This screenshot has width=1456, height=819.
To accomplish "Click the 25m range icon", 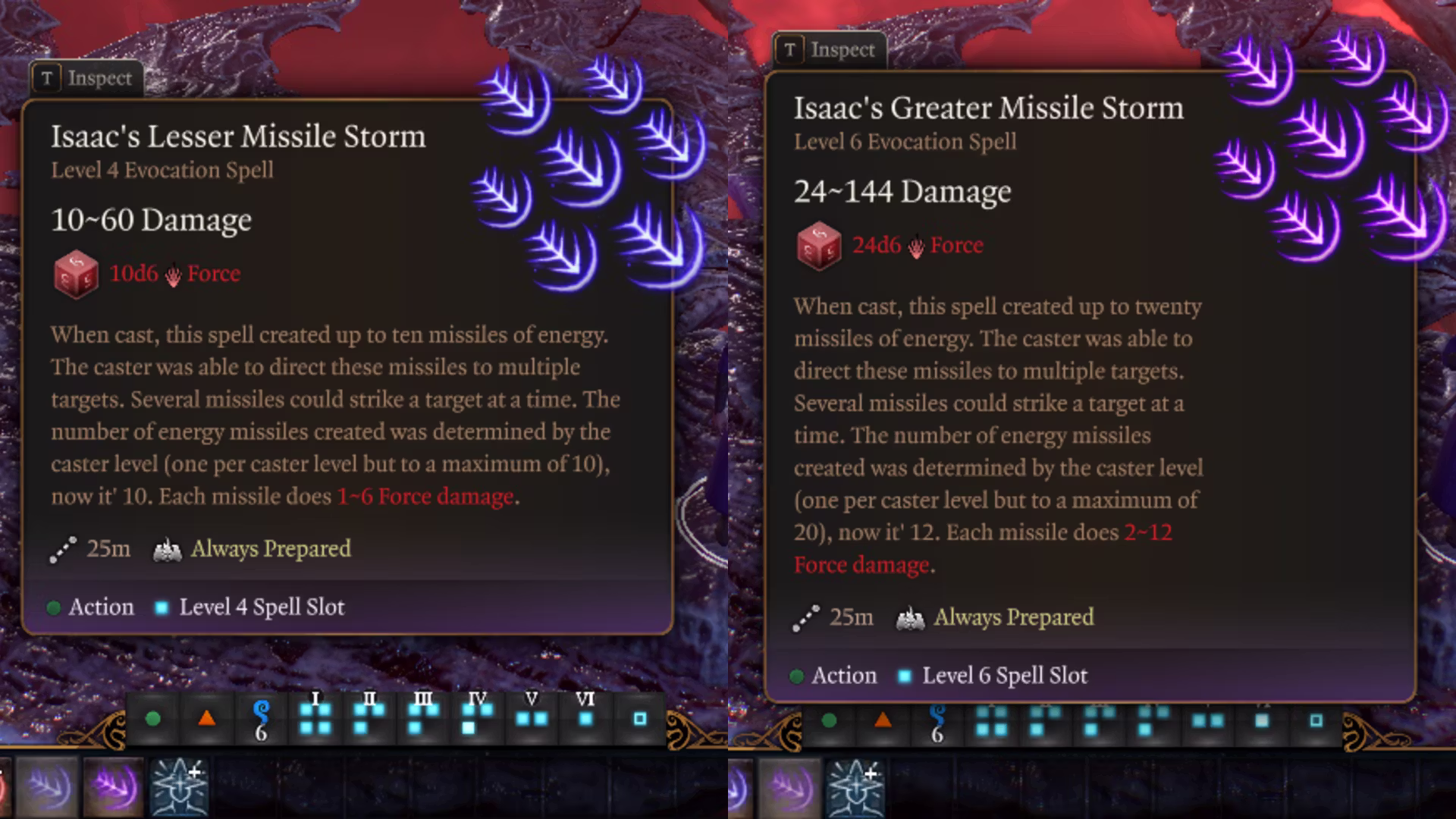I will (x=64, y=548).
